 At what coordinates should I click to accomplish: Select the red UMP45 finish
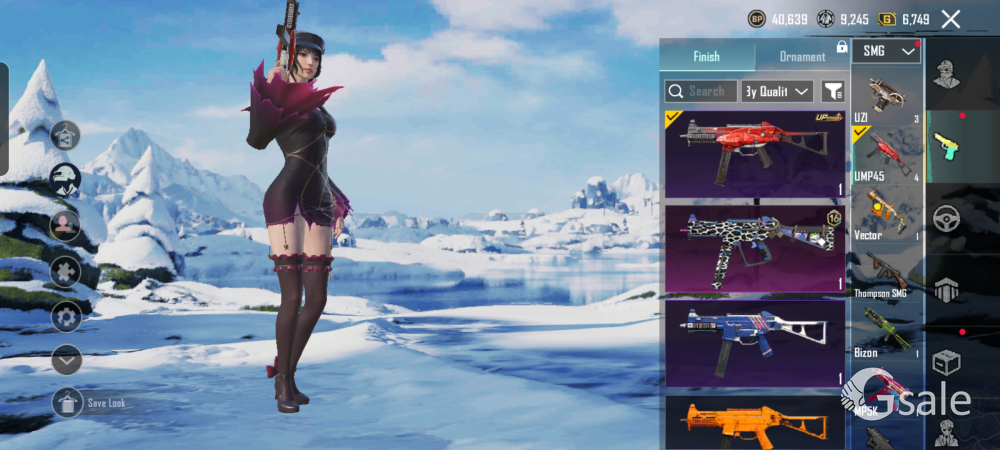[x=756, y=153]
